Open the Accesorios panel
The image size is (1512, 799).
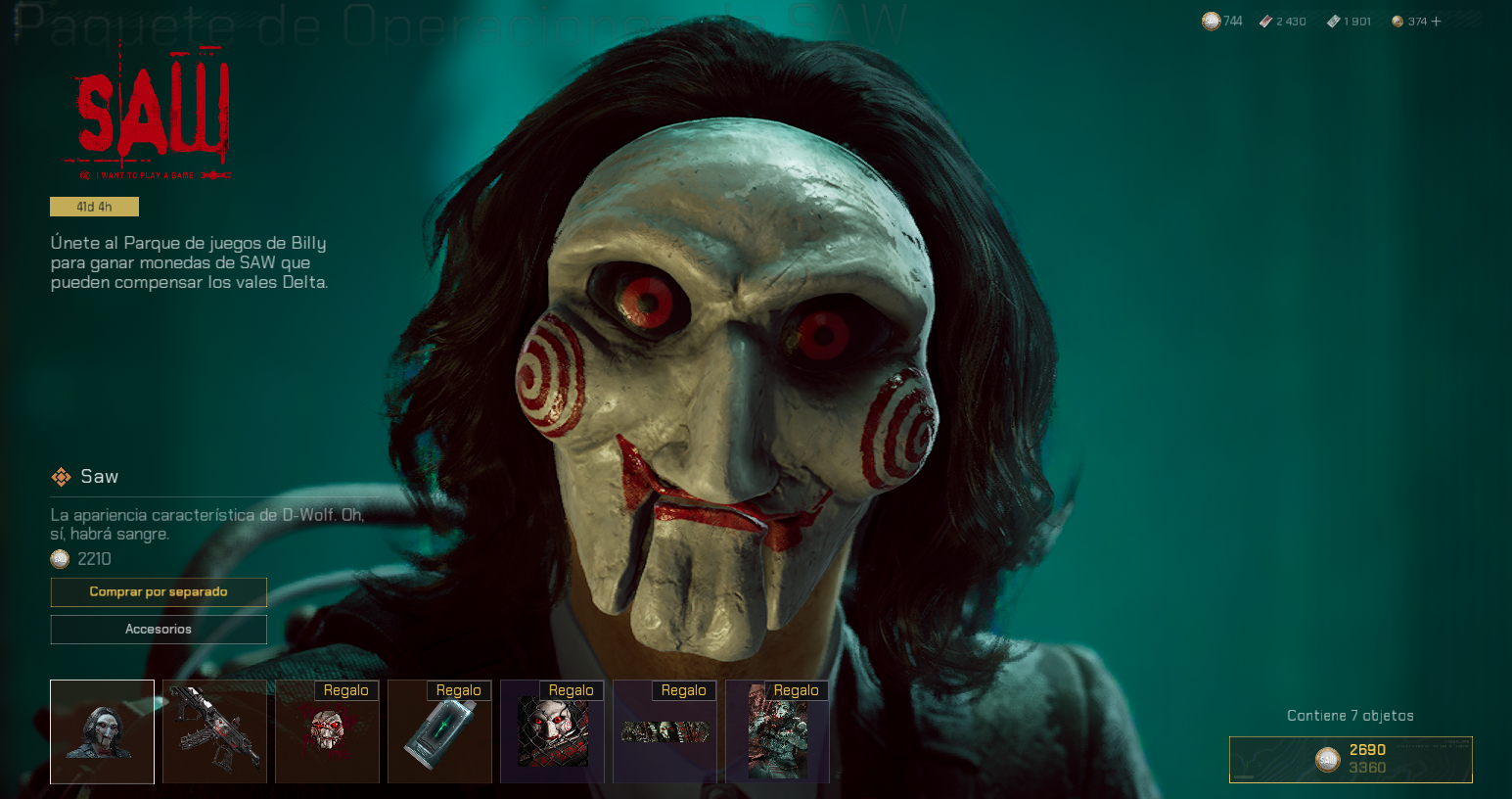click(x=158, y=629)
